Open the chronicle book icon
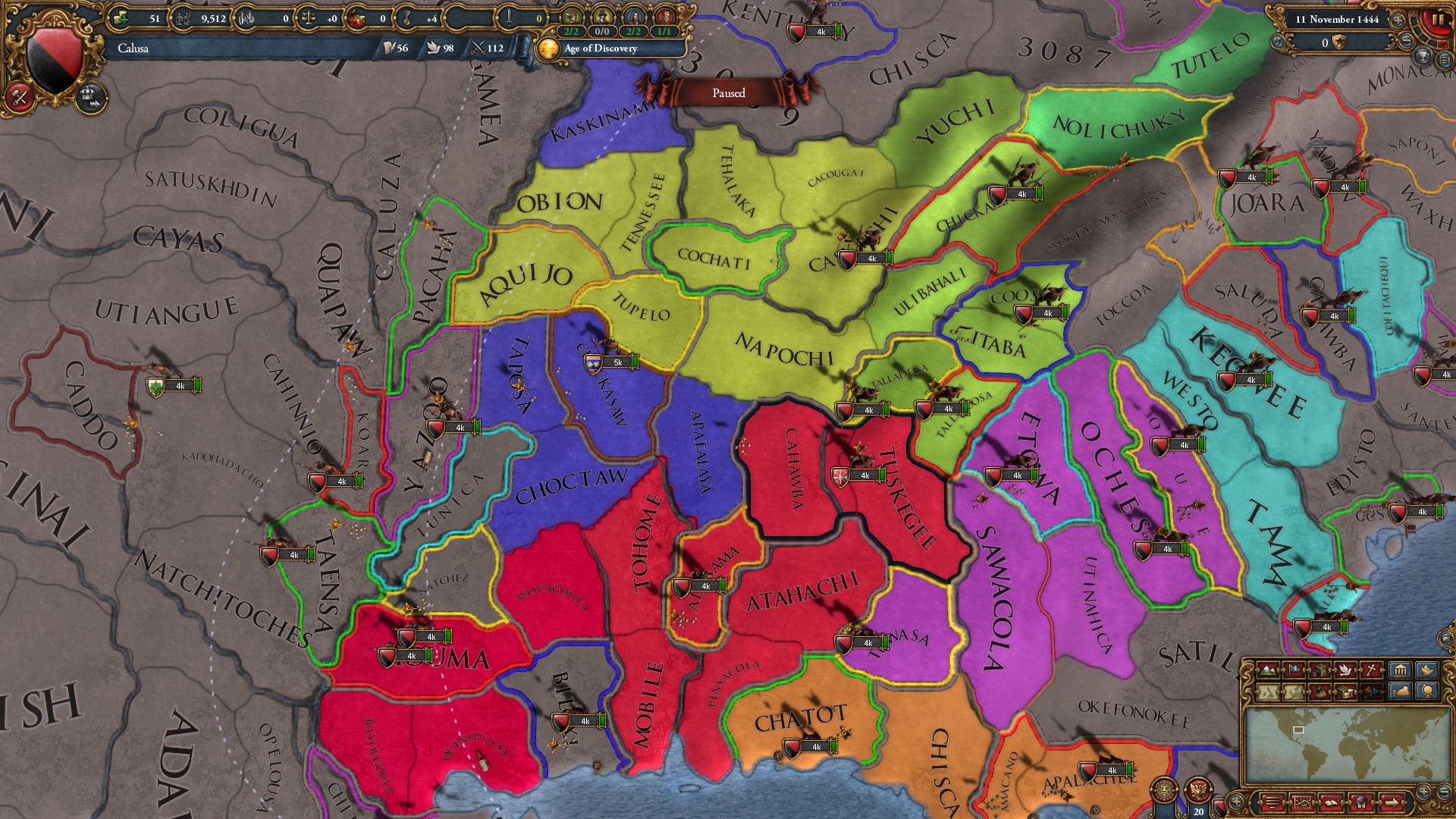The width and height of the screenshot is (1456, 819). coord(1332,802)
